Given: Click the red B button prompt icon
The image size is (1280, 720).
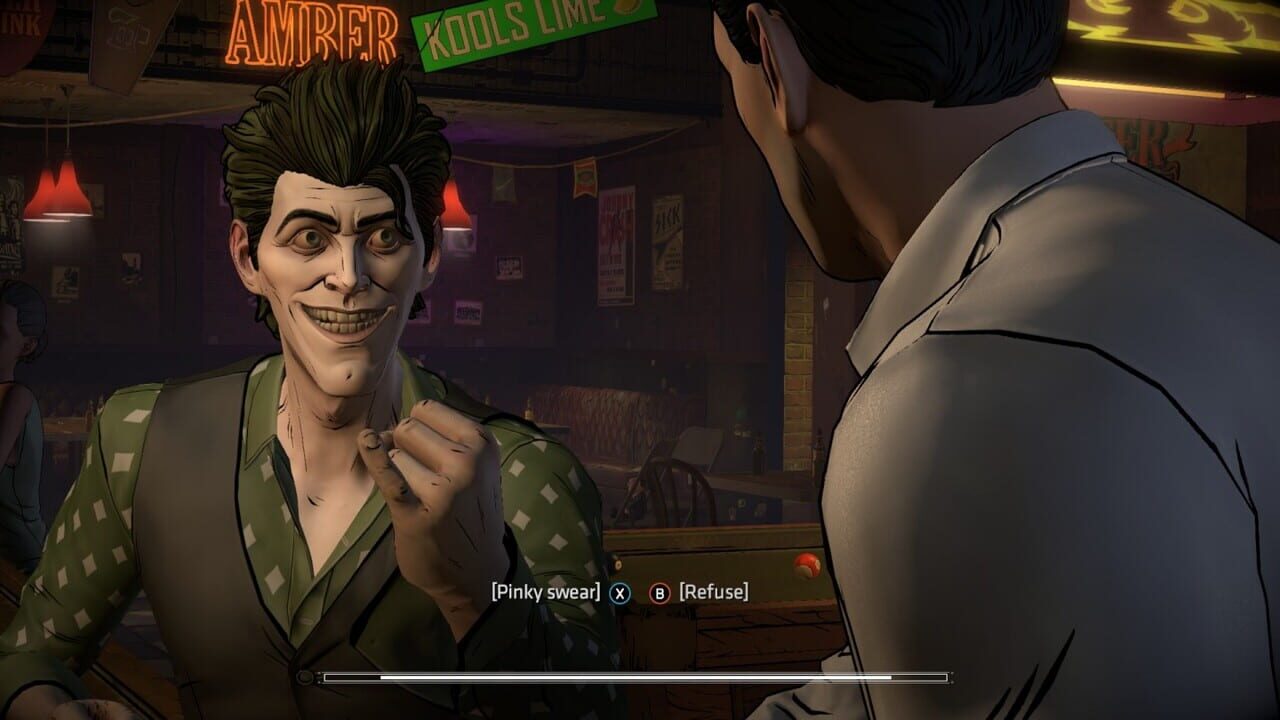Looking at the screenshot, I should pos(660,592).
